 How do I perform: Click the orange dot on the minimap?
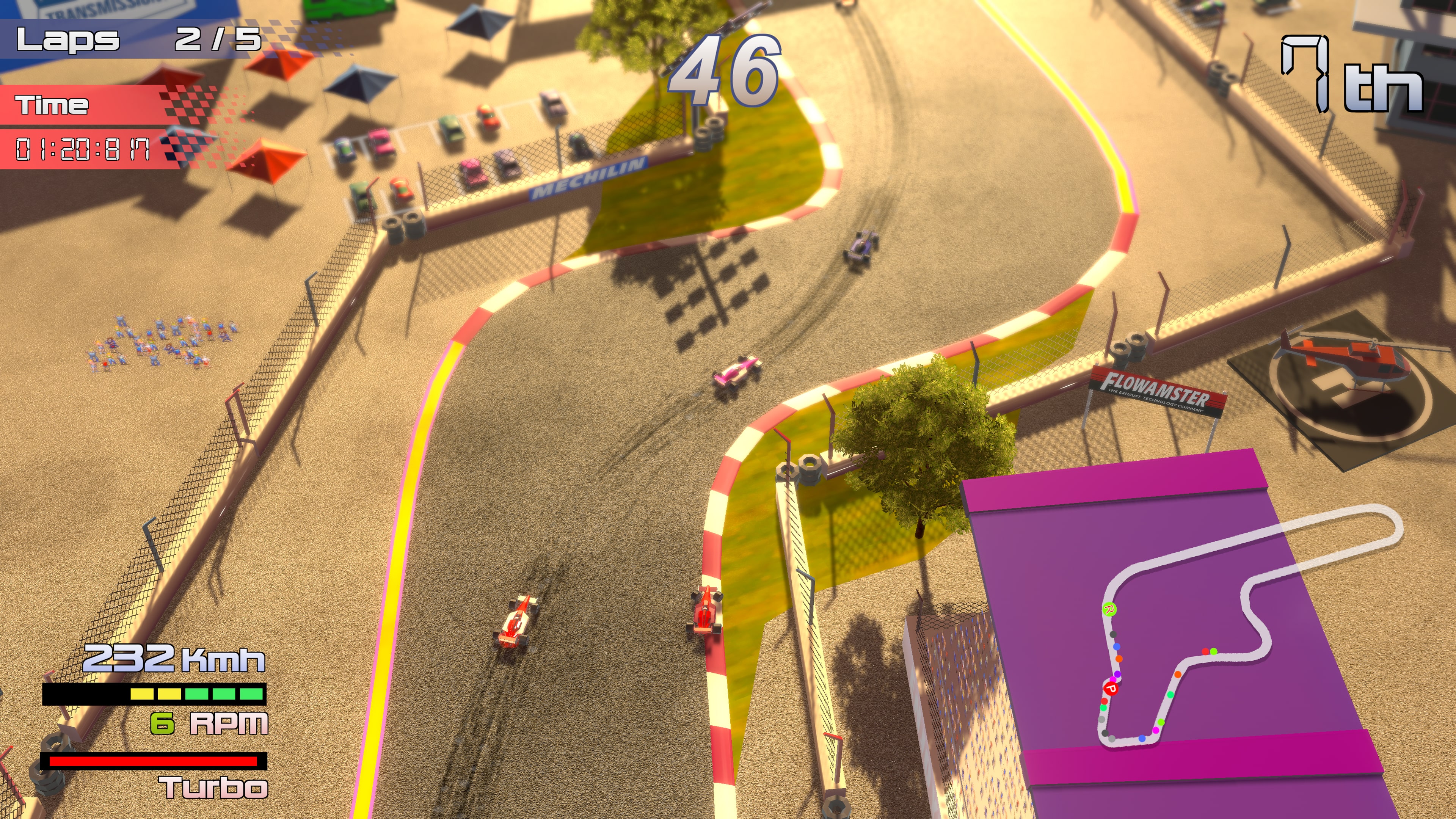pos(1119,660)
